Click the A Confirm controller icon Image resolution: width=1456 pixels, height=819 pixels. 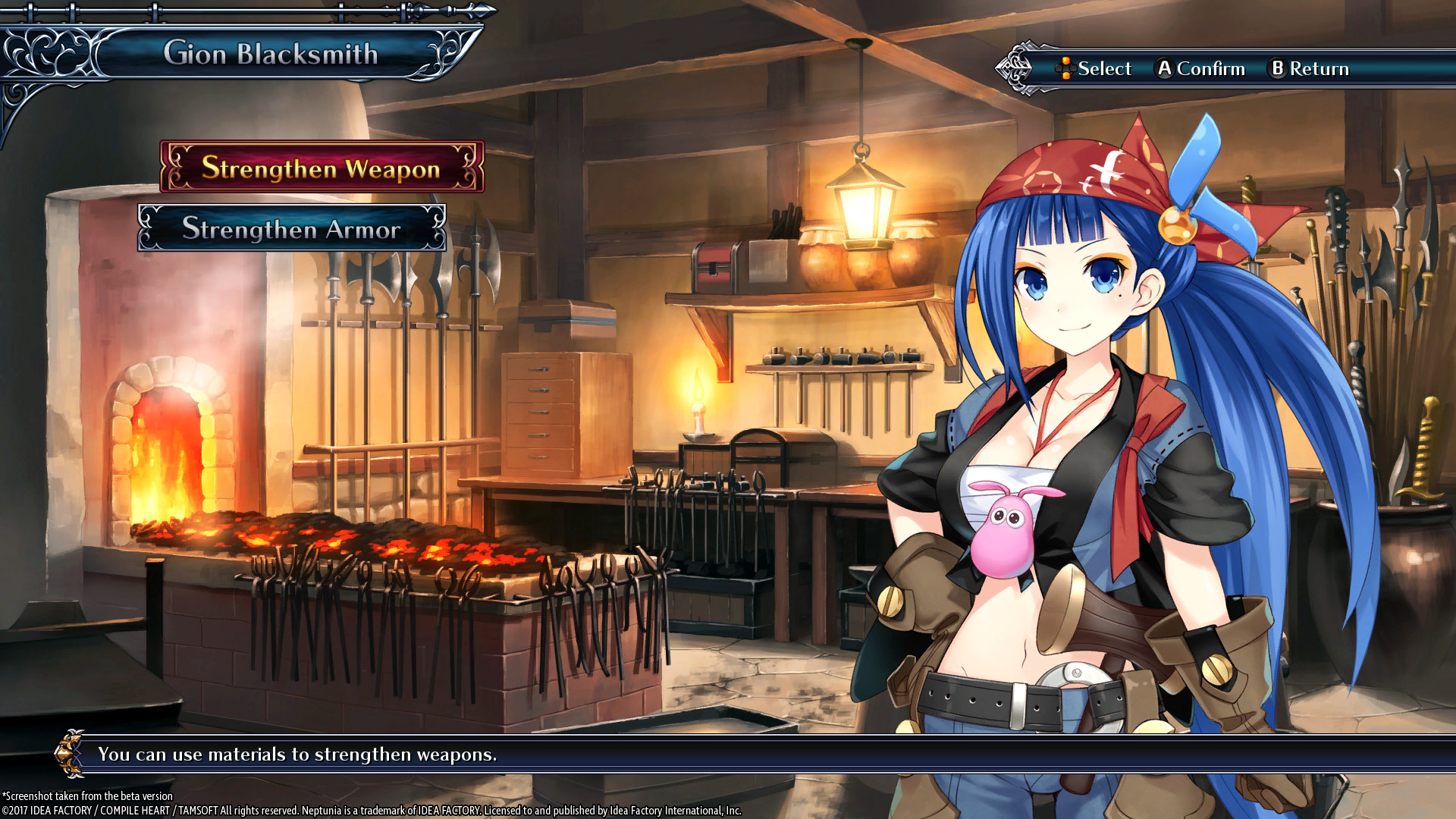(x=1164, y=68)
